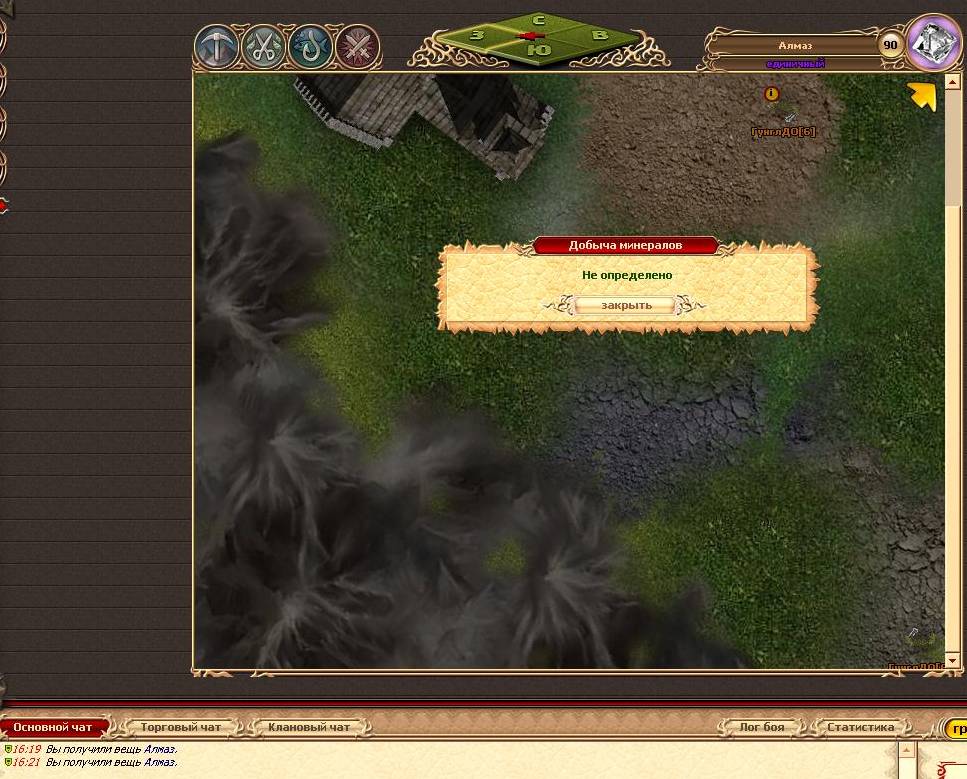Move north using the С compass tile
Image resolution: width=967 pixels, height=779 pixels.
[538, 21]
